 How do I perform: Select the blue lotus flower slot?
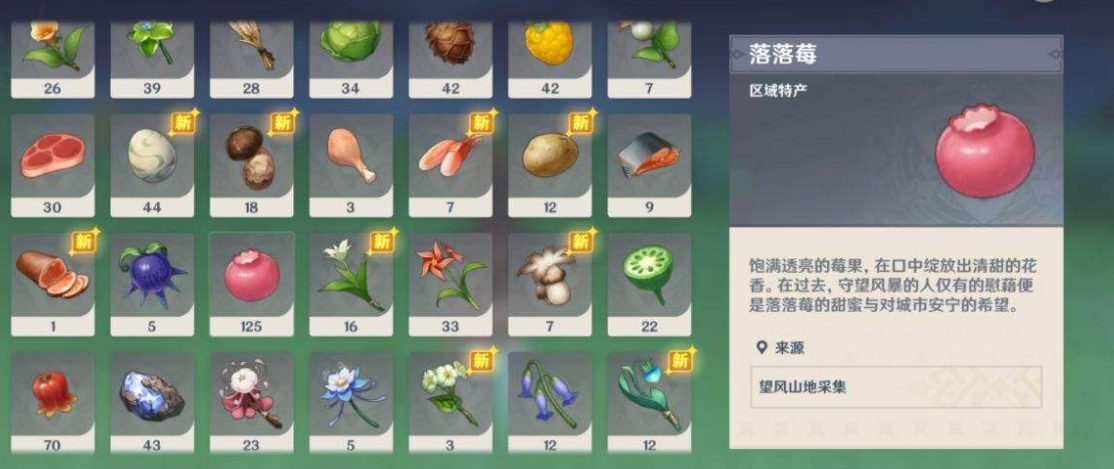coord(351,394)
